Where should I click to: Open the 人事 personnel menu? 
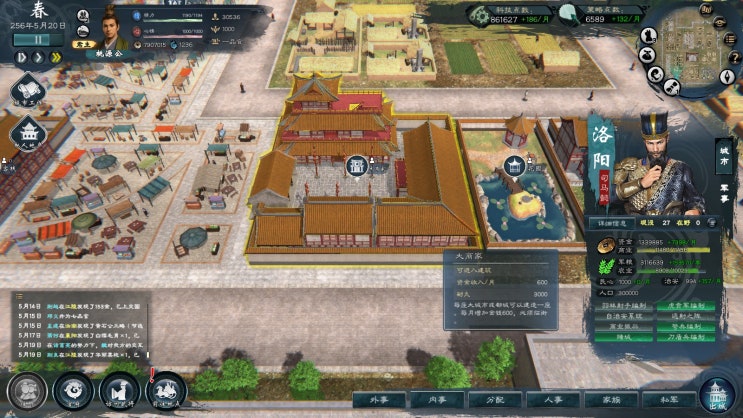(x=551, y=399)
